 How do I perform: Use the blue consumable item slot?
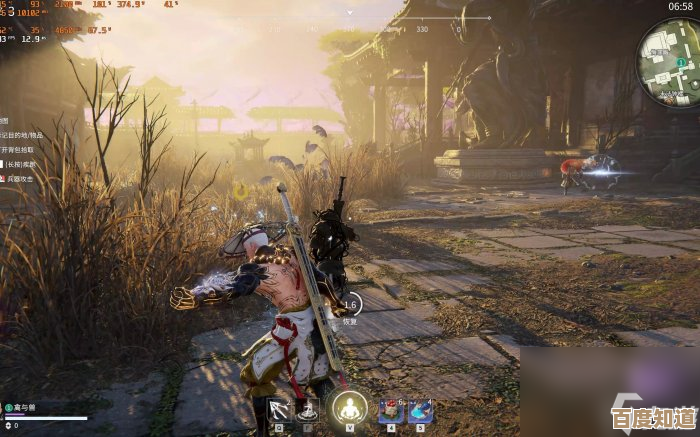[420, 409]
